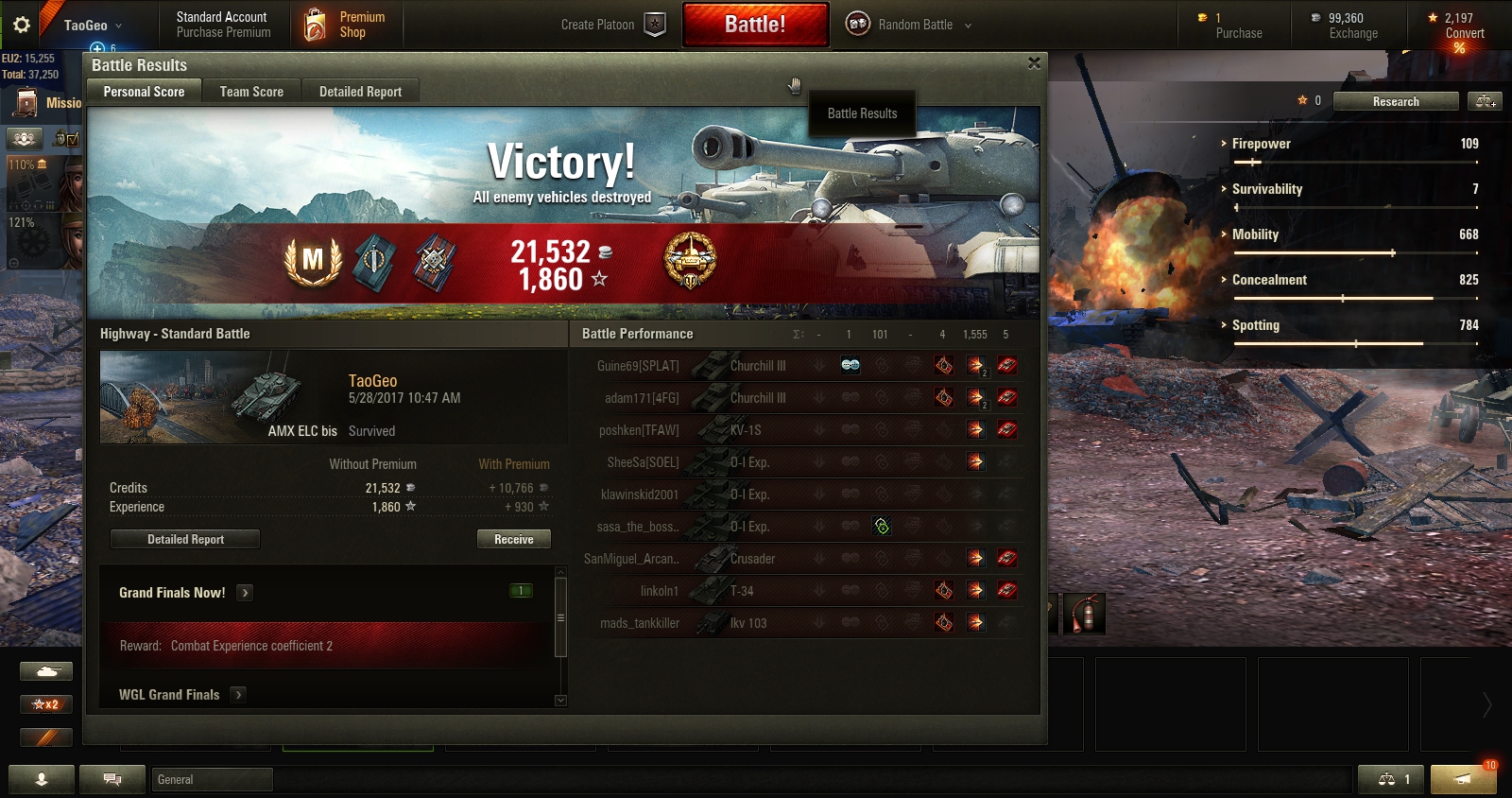Create a Platoon
This screenshot has width=1512, height=798.
pyautogui.click(x=612, y=25)
